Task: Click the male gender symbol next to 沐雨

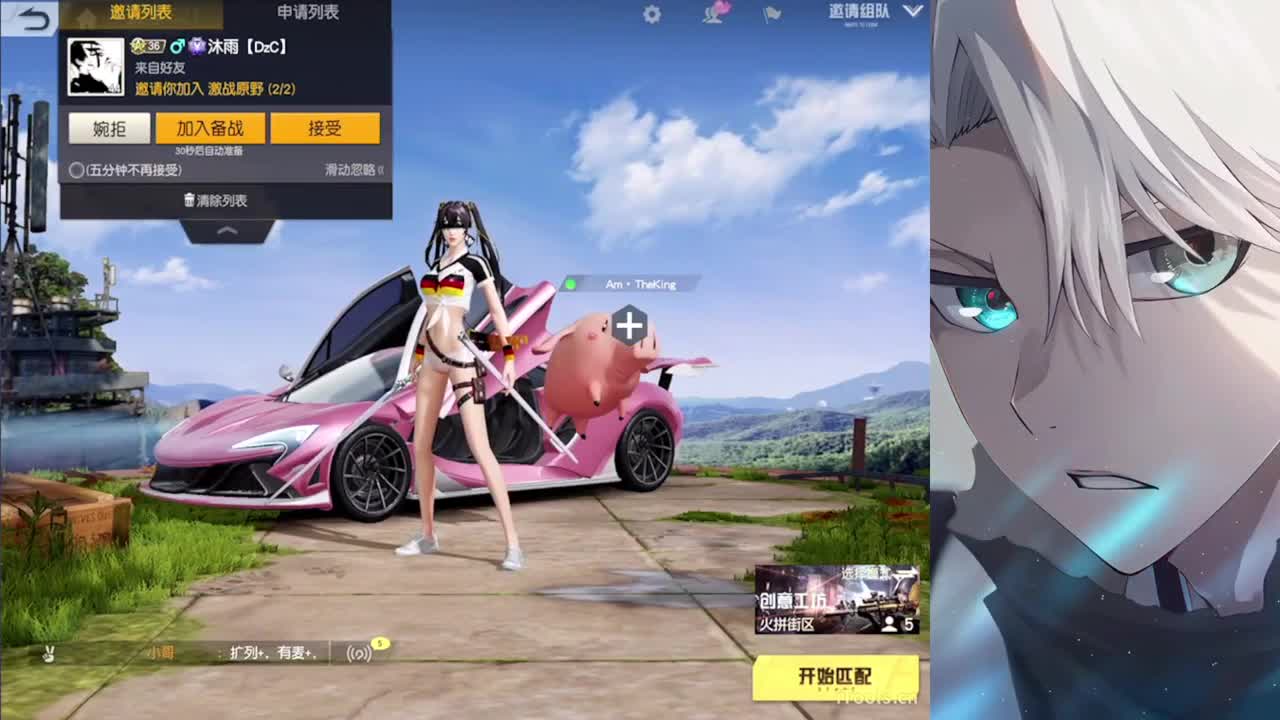Action: 181,46
